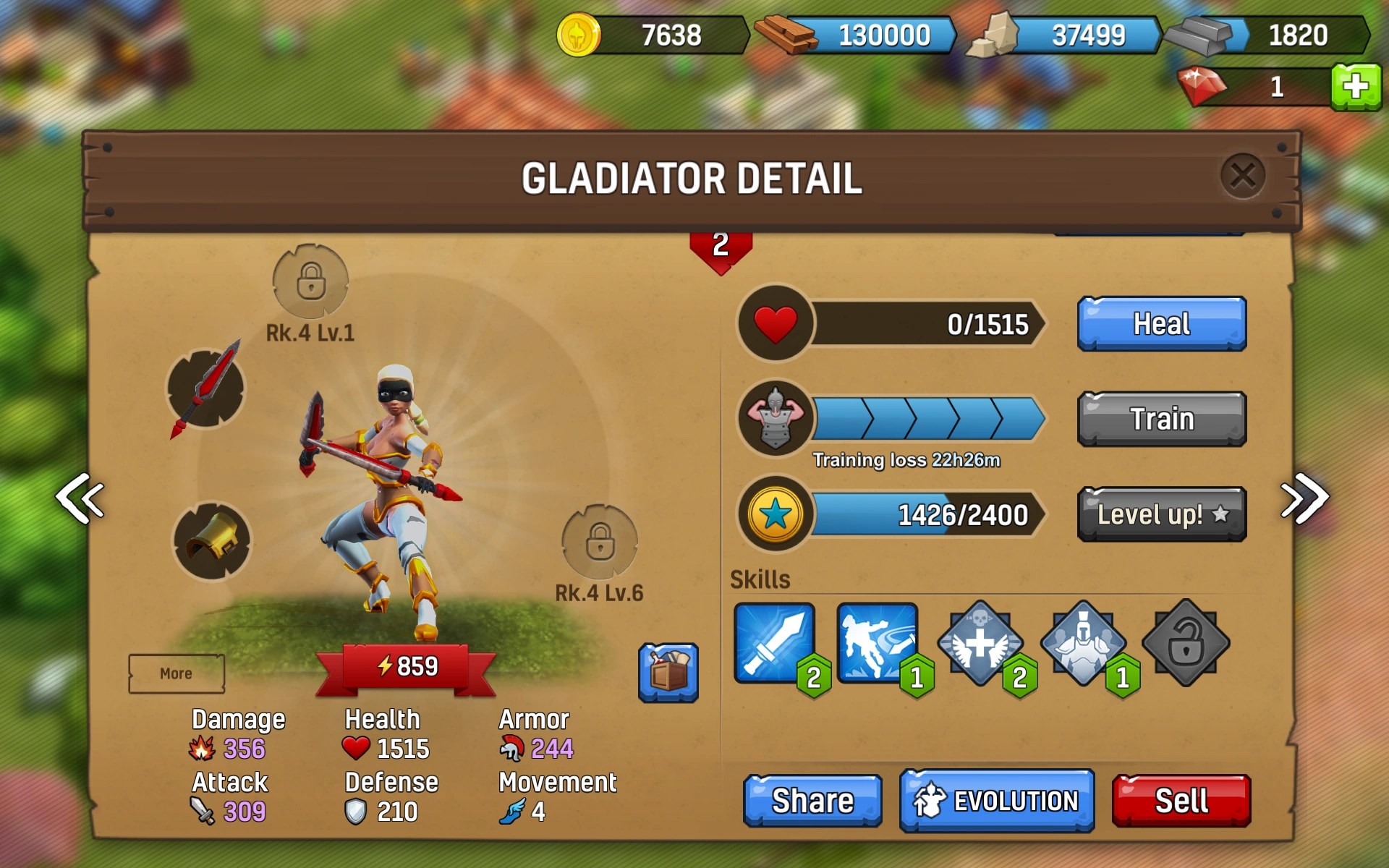
Task: Open the Evolution screen
Action: (996, 801)
